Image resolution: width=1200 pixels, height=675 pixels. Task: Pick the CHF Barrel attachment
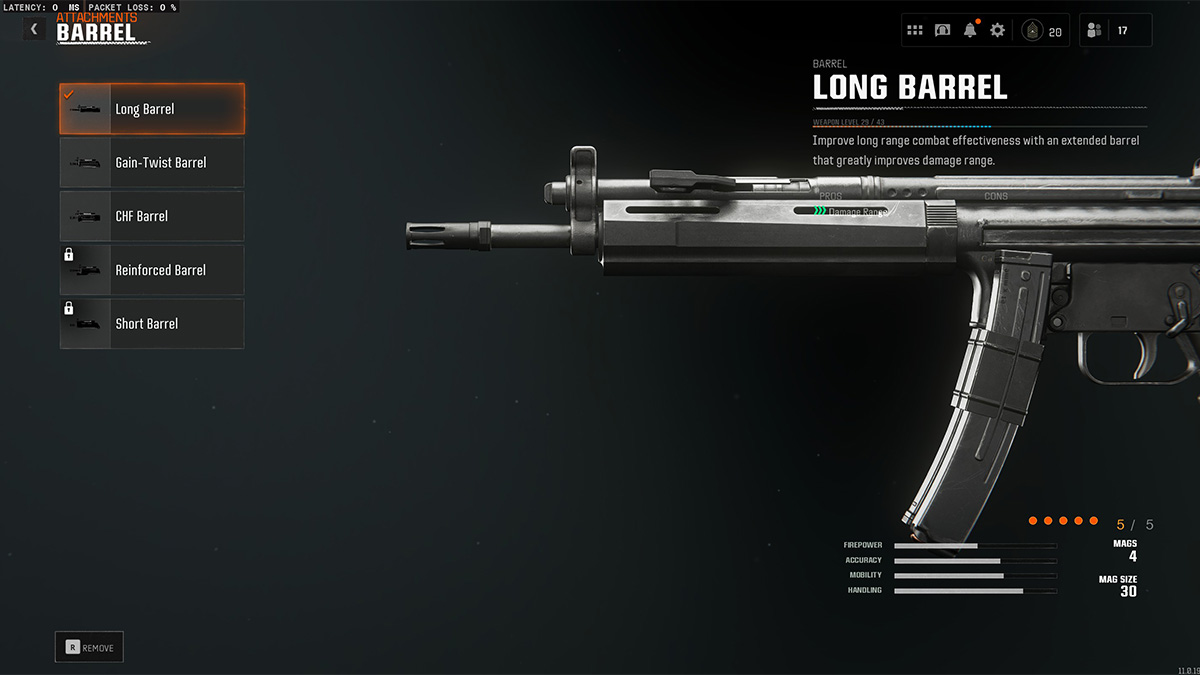(152, 216)
